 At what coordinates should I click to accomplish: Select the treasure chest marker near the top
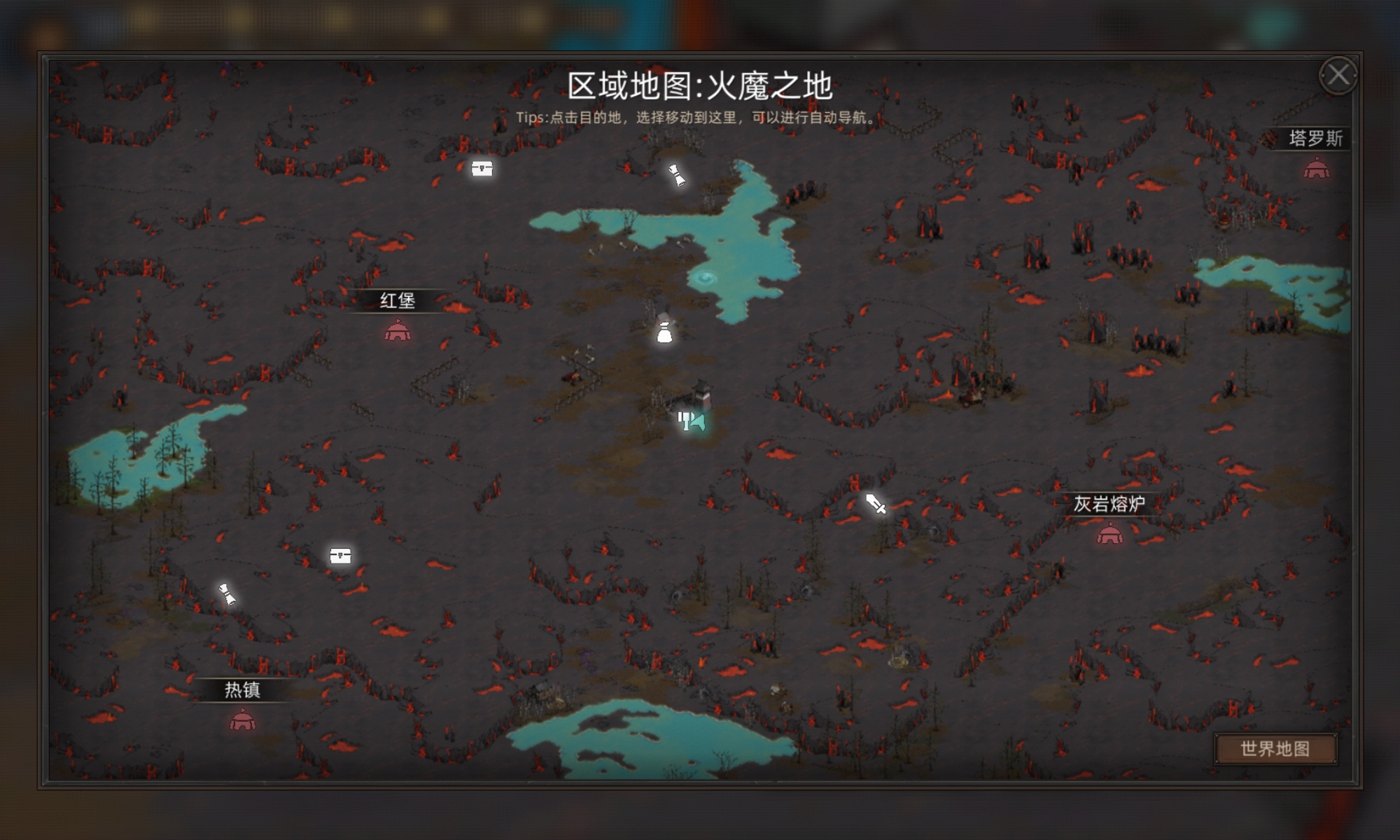click(x=483, y=169)
